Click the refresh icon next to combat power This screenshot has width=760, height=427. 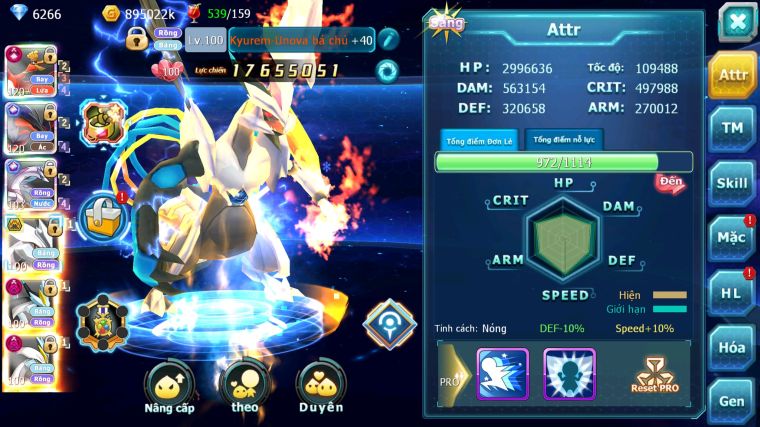tap(386, 71)
